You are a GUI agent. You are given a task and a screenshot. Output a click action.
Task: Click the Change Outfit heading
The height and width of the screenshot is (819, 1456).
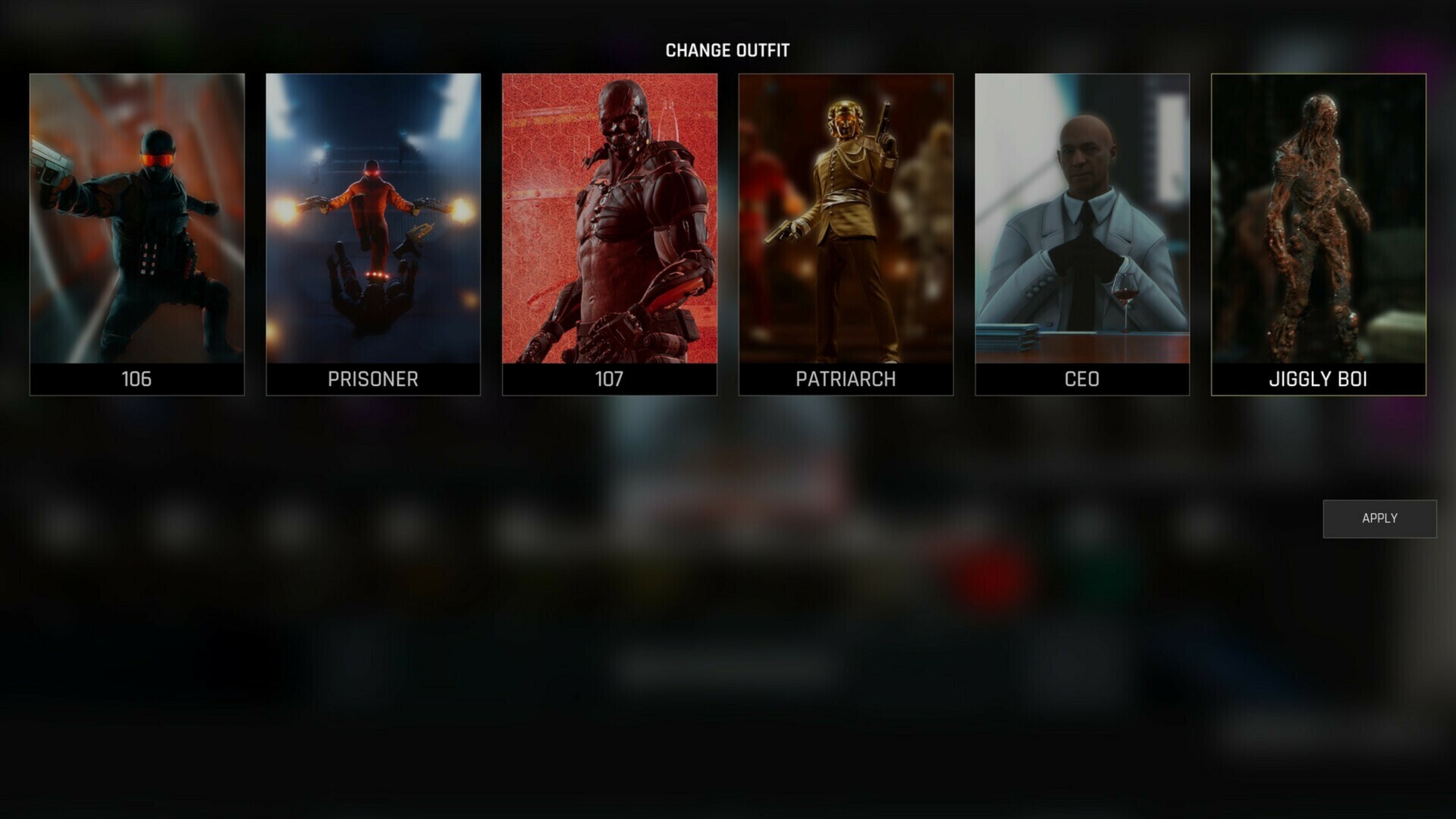click(x=728, y=51)
